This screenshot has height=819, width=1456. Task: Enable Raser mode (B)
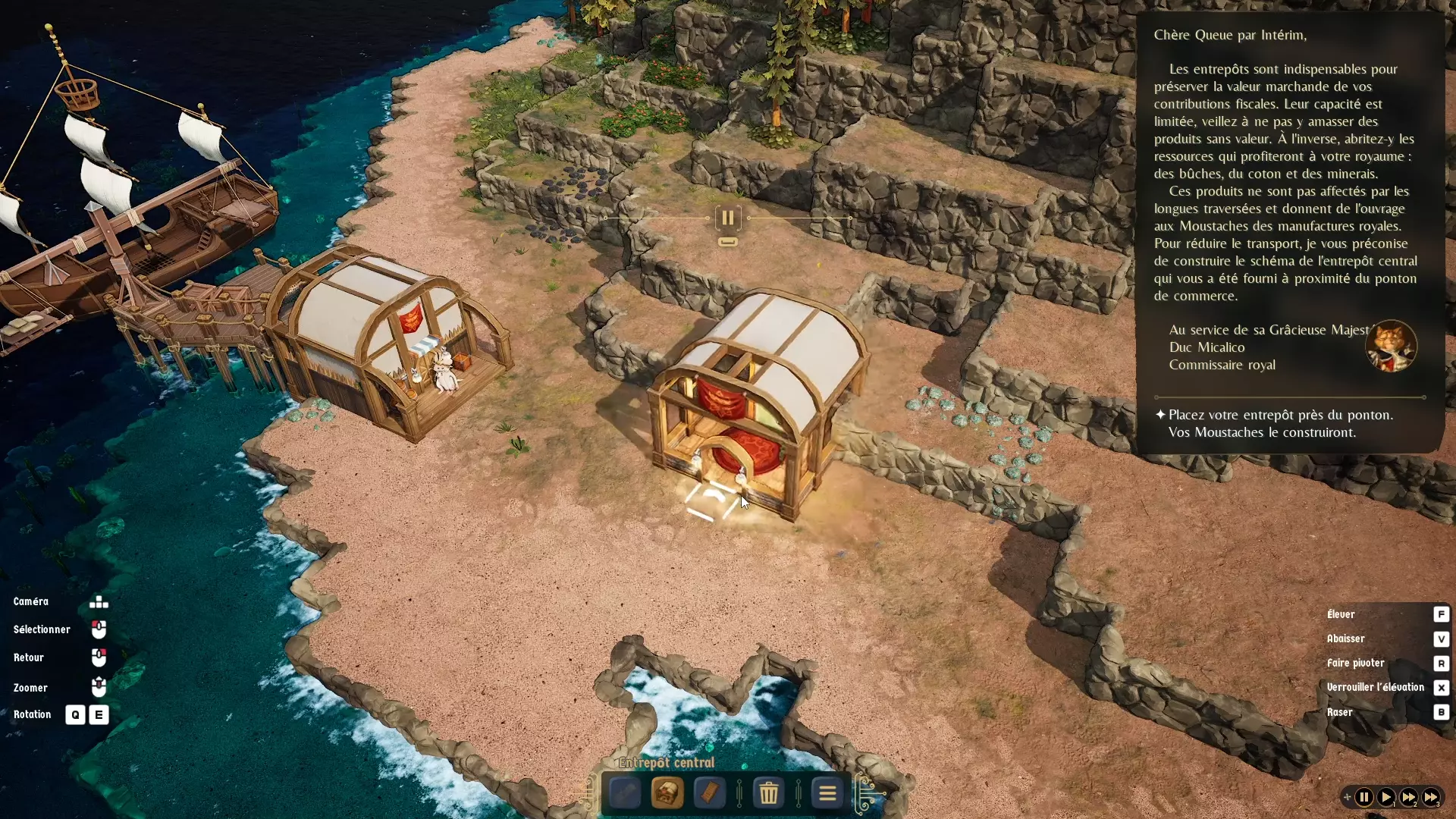click(x=1441, y=712)
